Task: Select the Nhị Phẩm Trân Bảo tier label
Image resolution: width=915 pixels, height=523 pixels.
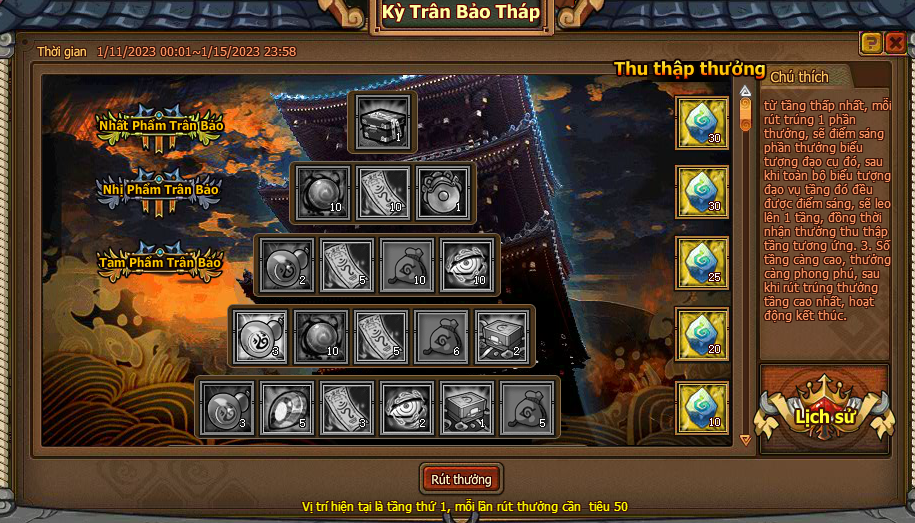Action: [159, 190]
